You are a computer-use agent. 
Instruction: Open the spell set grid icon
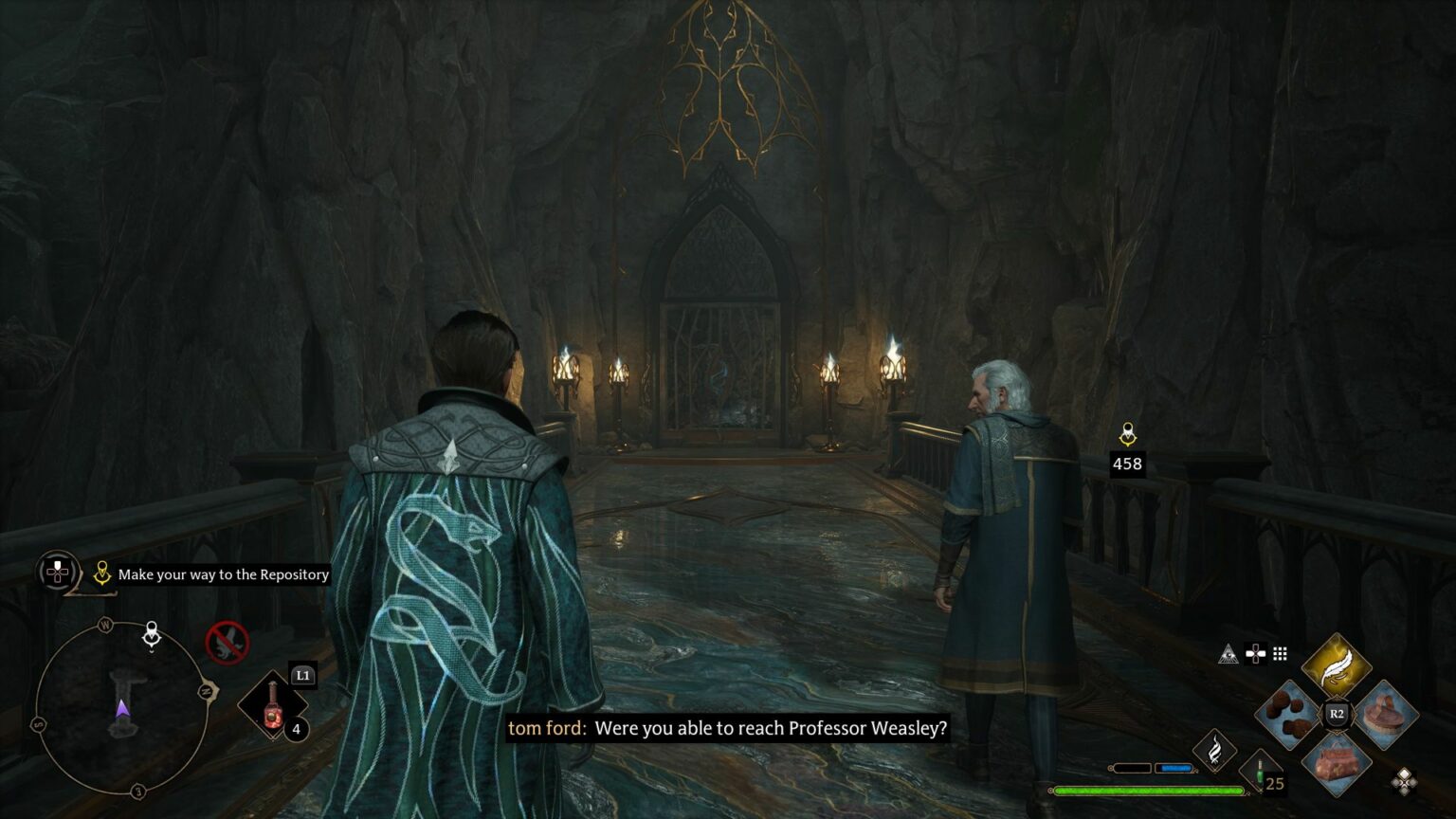point(1280,653)
